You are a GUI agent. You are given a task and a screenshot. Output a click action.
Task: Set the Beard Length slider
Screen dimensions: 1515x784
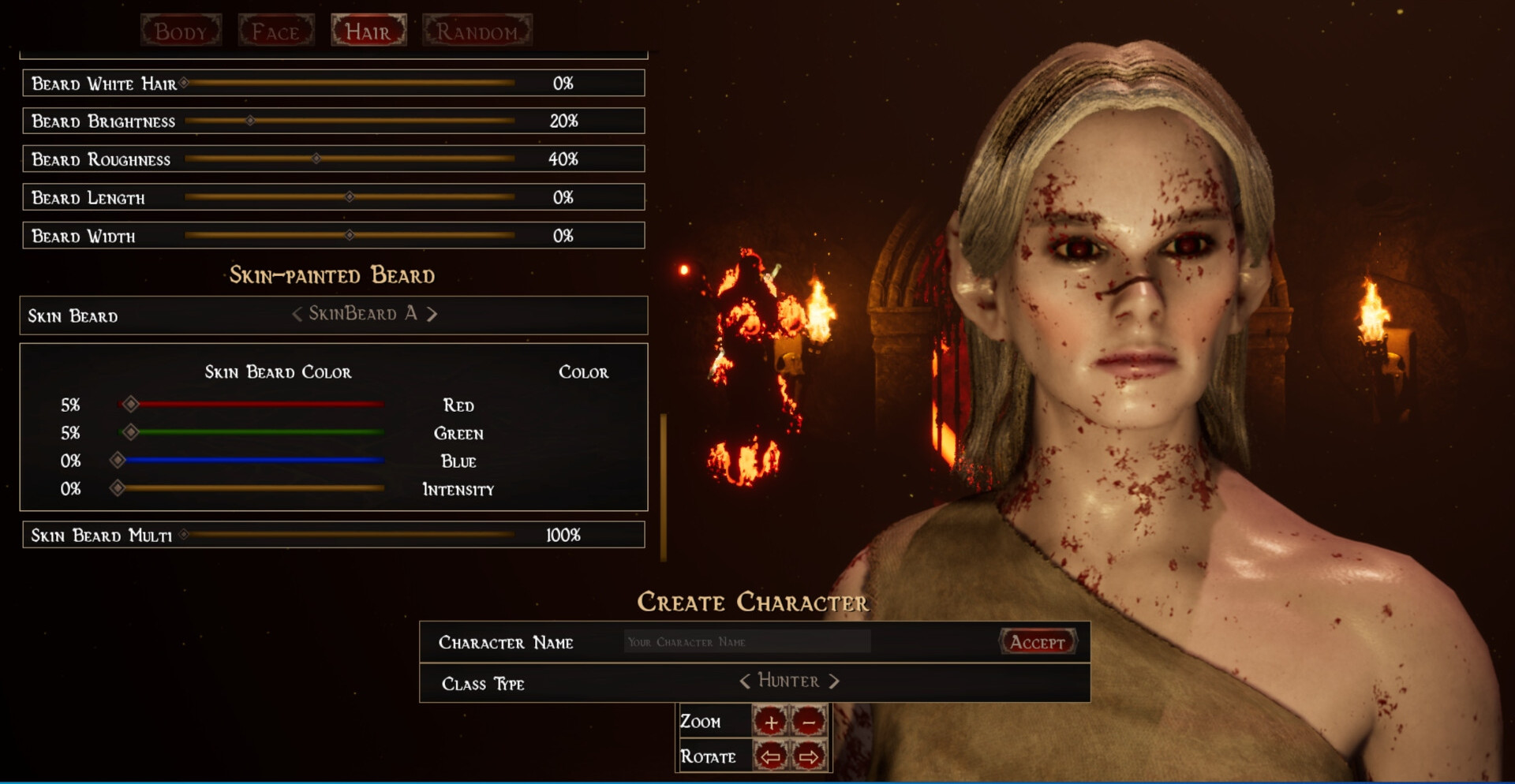pyautogui.click(x=349, y=197)
